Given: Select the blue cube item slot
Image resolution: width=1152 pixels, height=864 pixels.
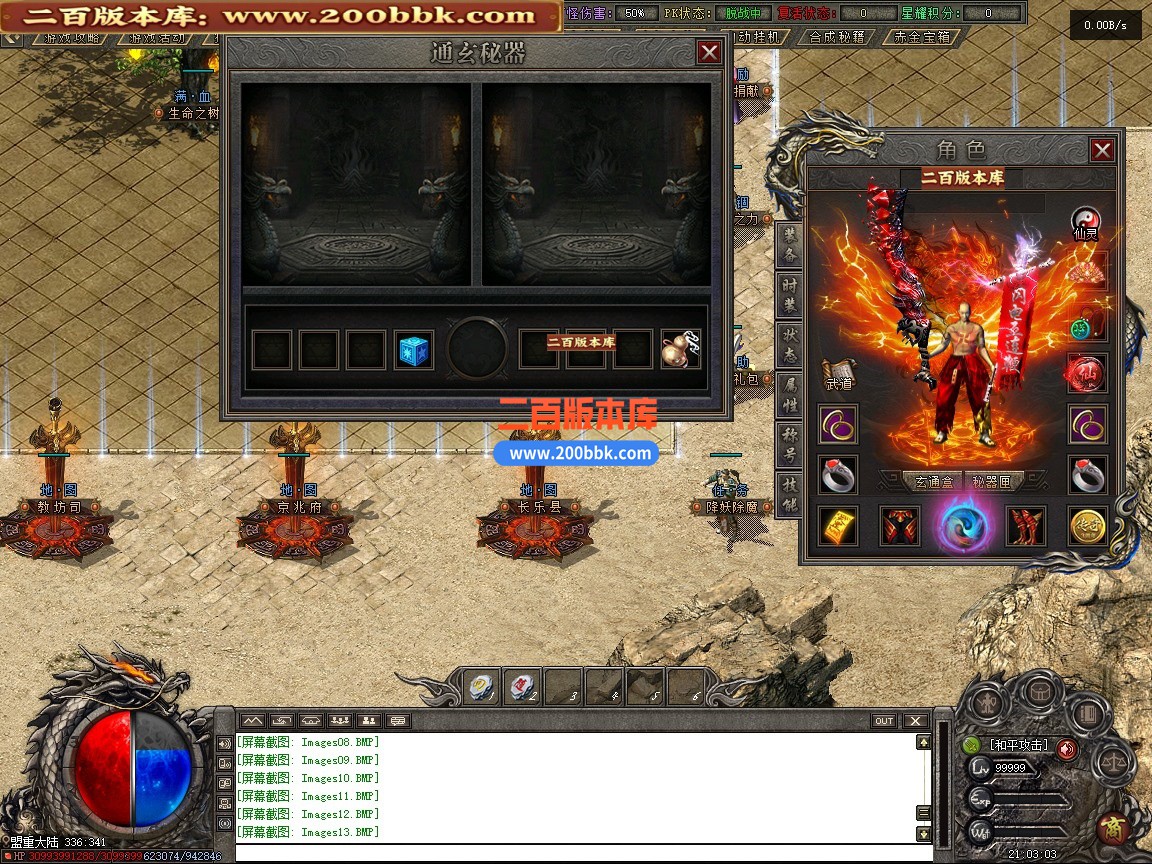Looking at the screenshot, I should tap(413, 350).
